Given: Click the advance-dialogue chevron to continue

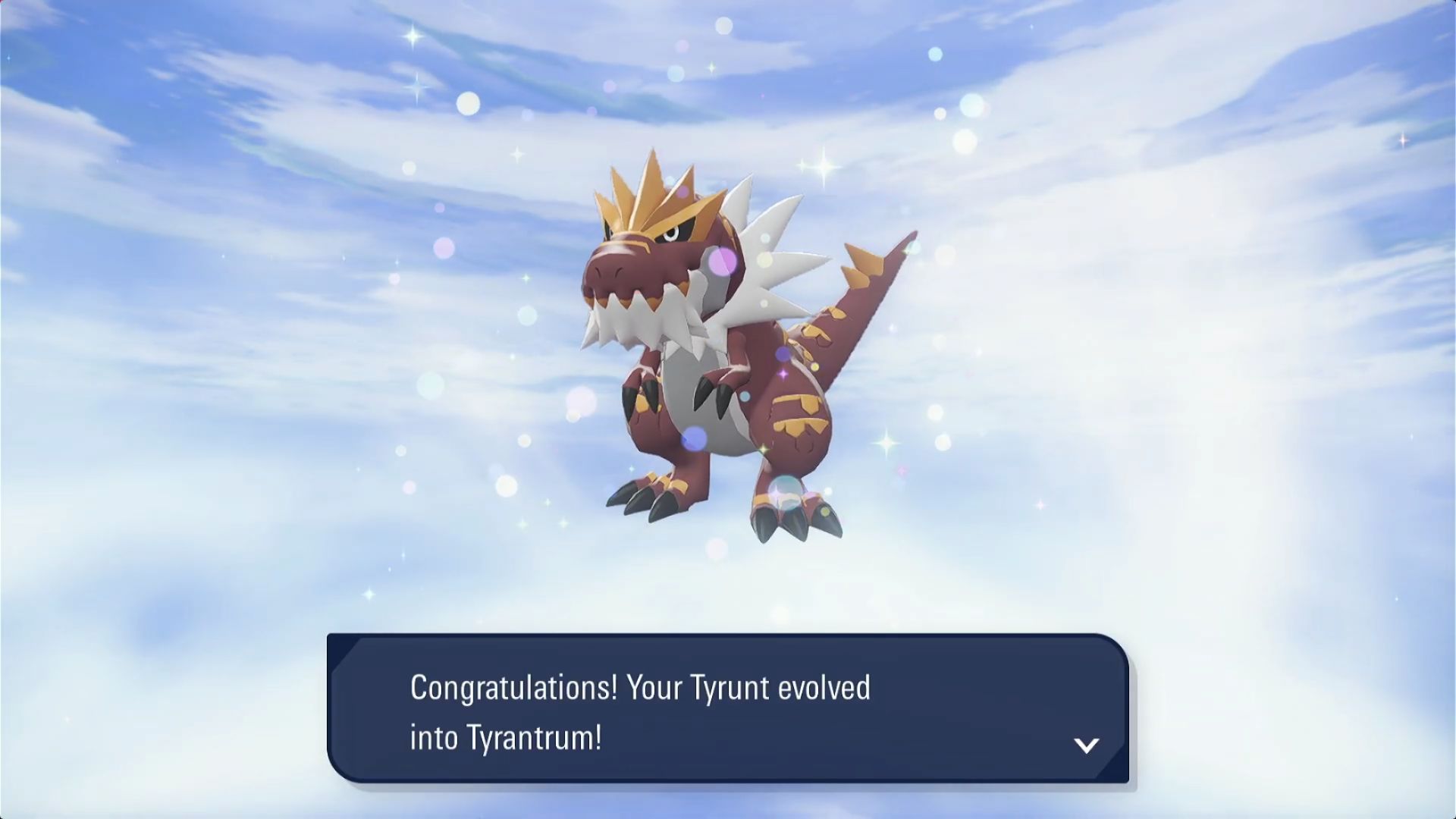Looking at the screenshot, I should coord(1087,745).
